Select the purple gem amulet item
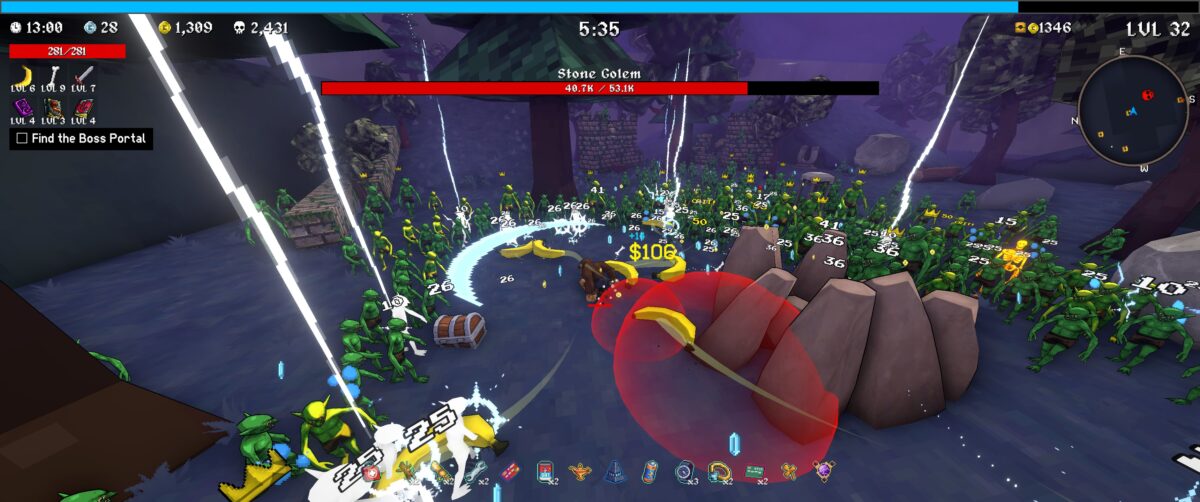This screenshot has height=502, width=1200. (824, 470)
